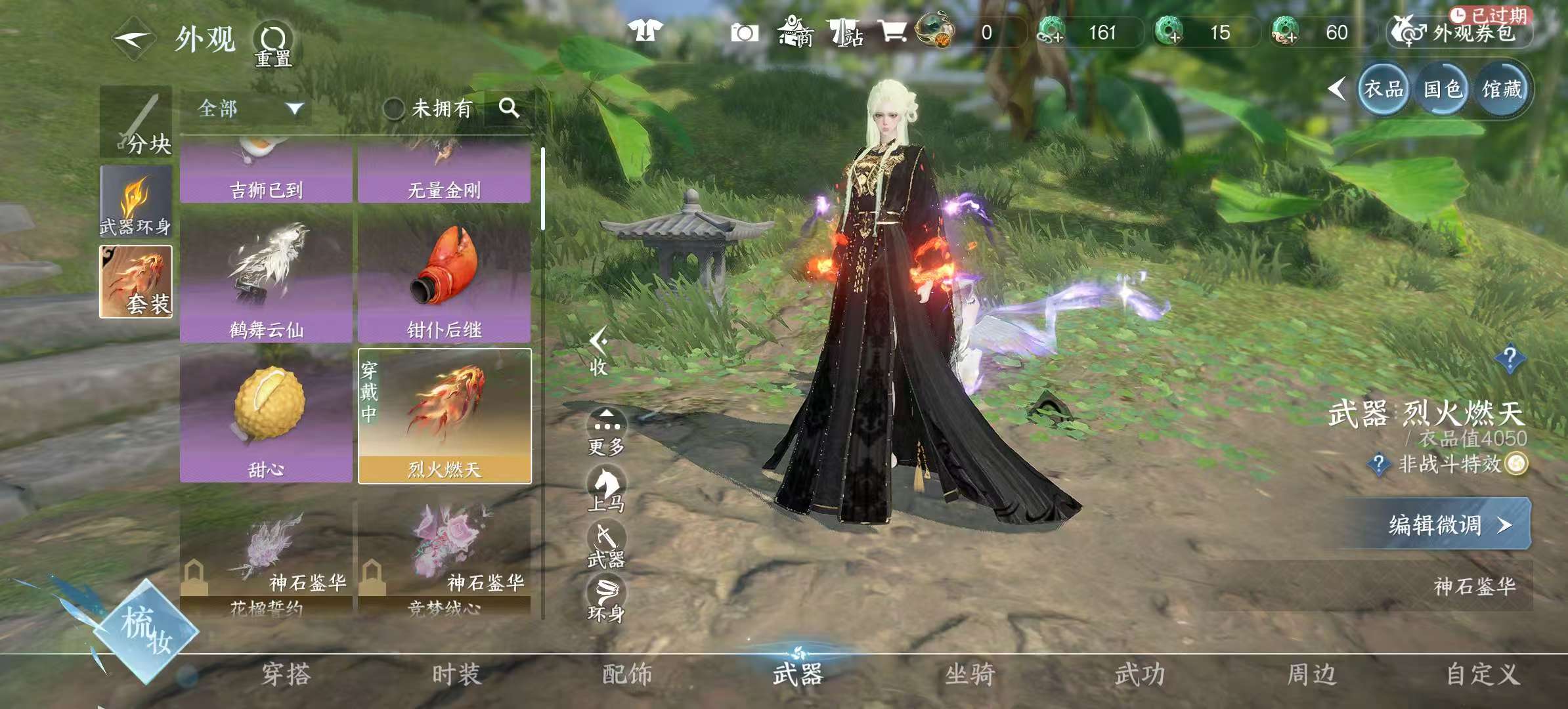The image size is (1568, 709).
Task: Open the 全部 filter dropdown
Action: pos(248,108)
